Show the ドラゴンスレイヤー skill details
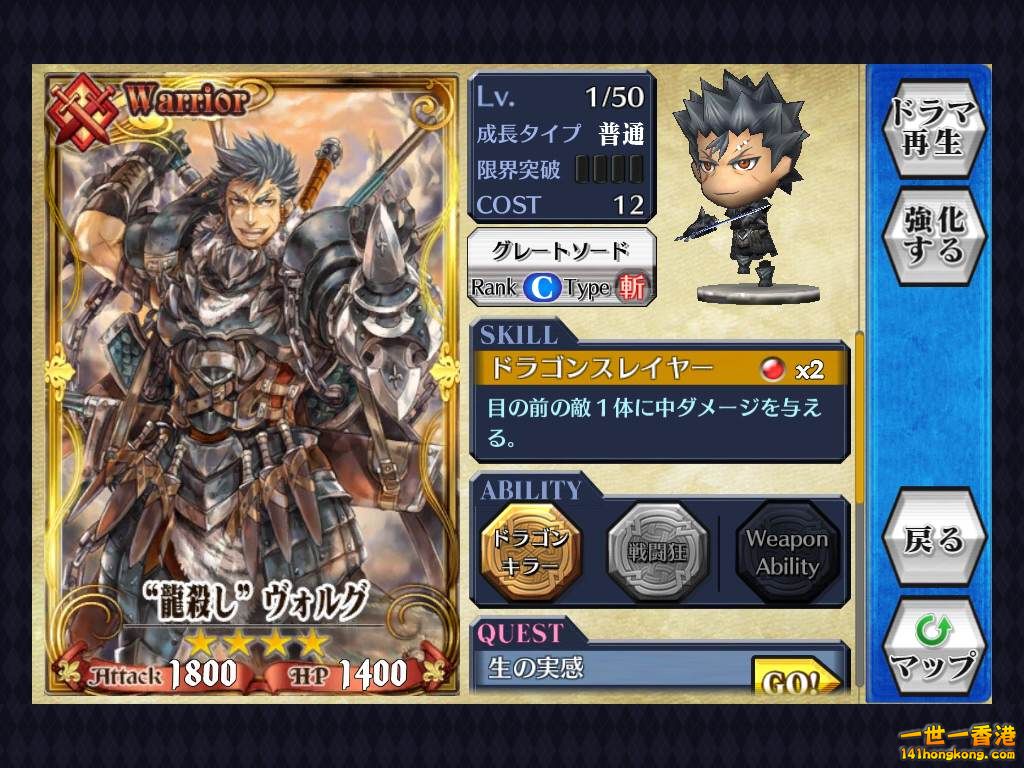 point(660,370)
